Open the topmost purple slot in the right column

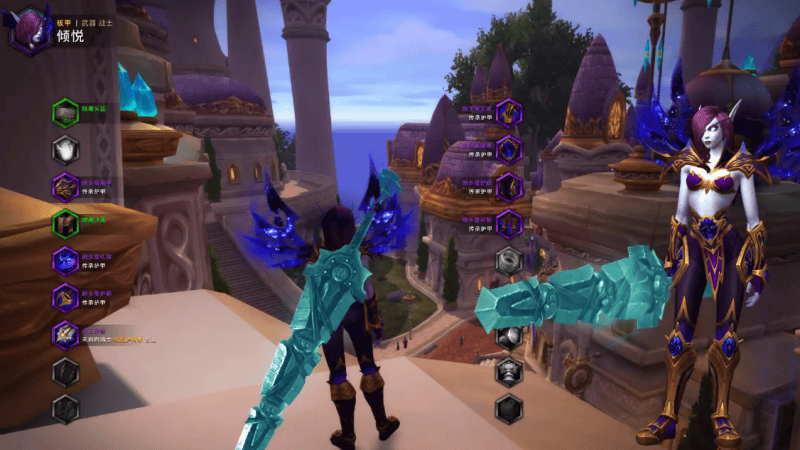click(510, 112)
